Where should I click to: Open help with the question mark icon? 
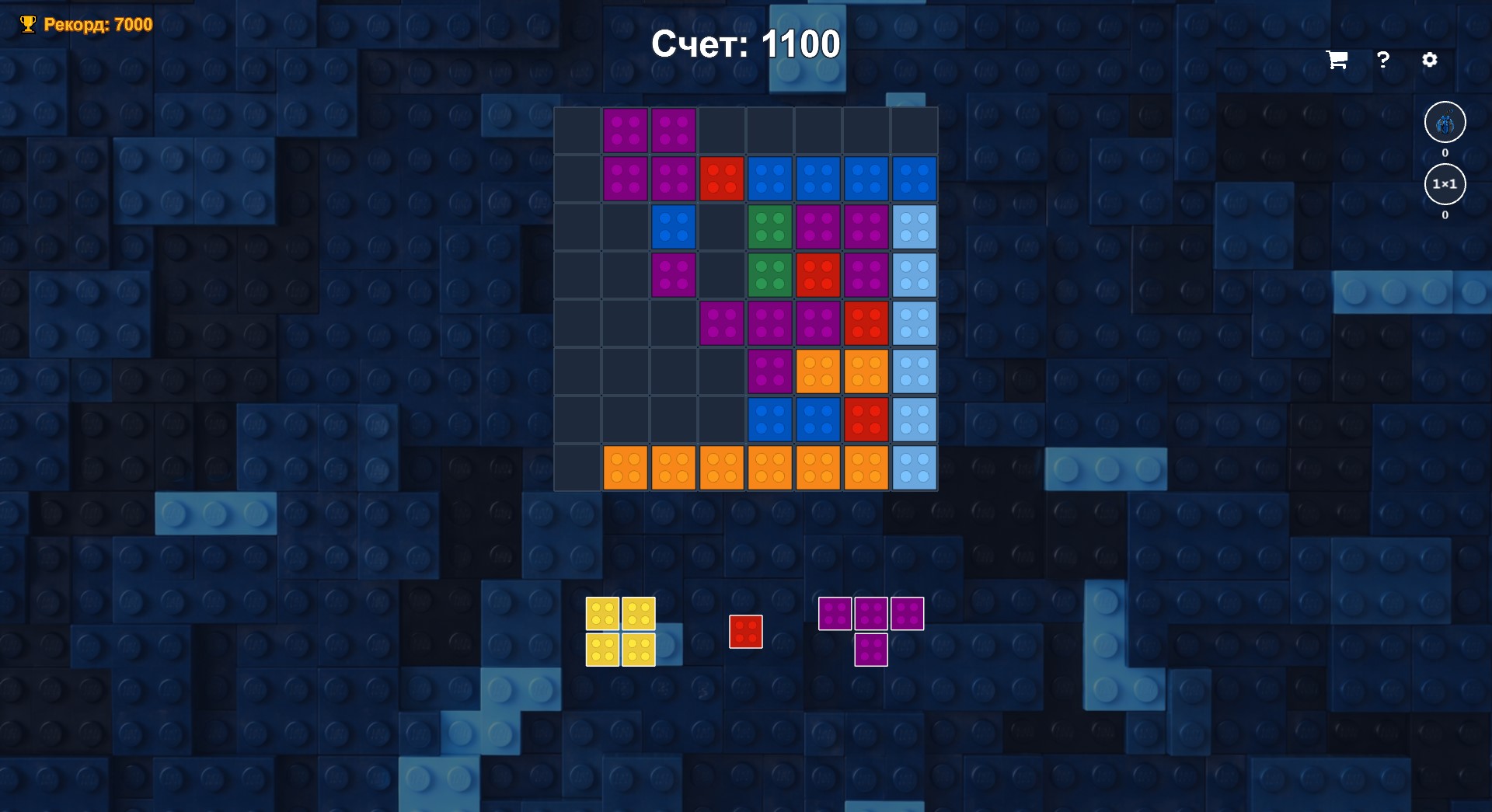(1382, 60)
